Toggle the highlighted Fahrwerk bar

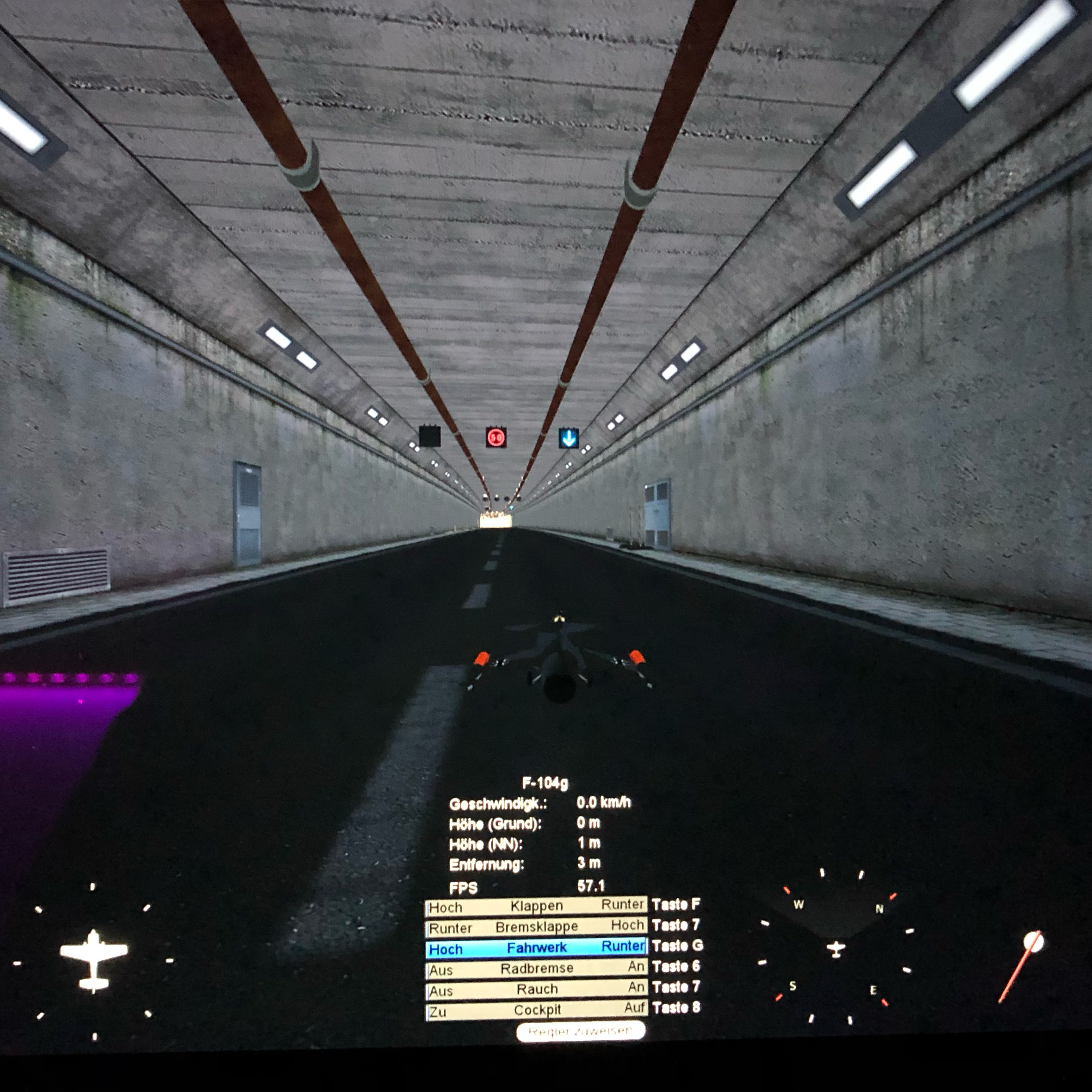[536, 948]
